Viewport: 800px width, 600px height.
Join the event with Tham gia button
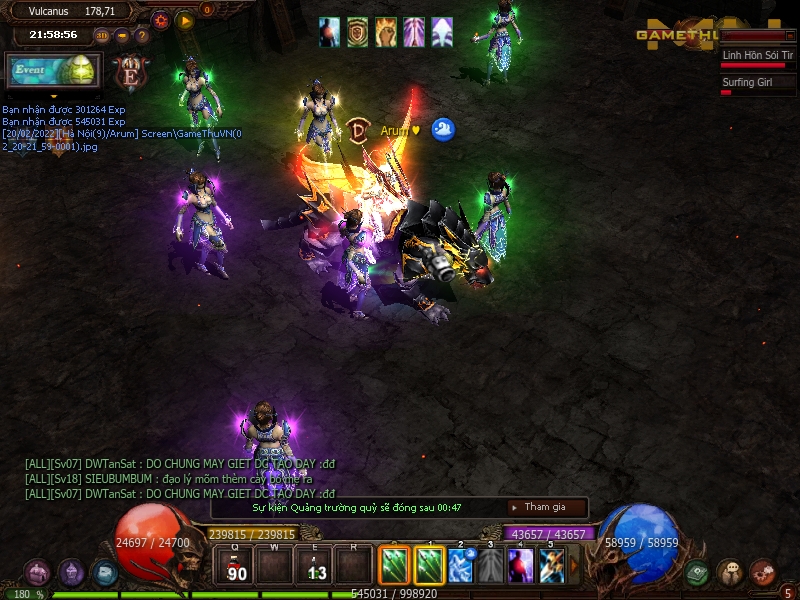546,508
